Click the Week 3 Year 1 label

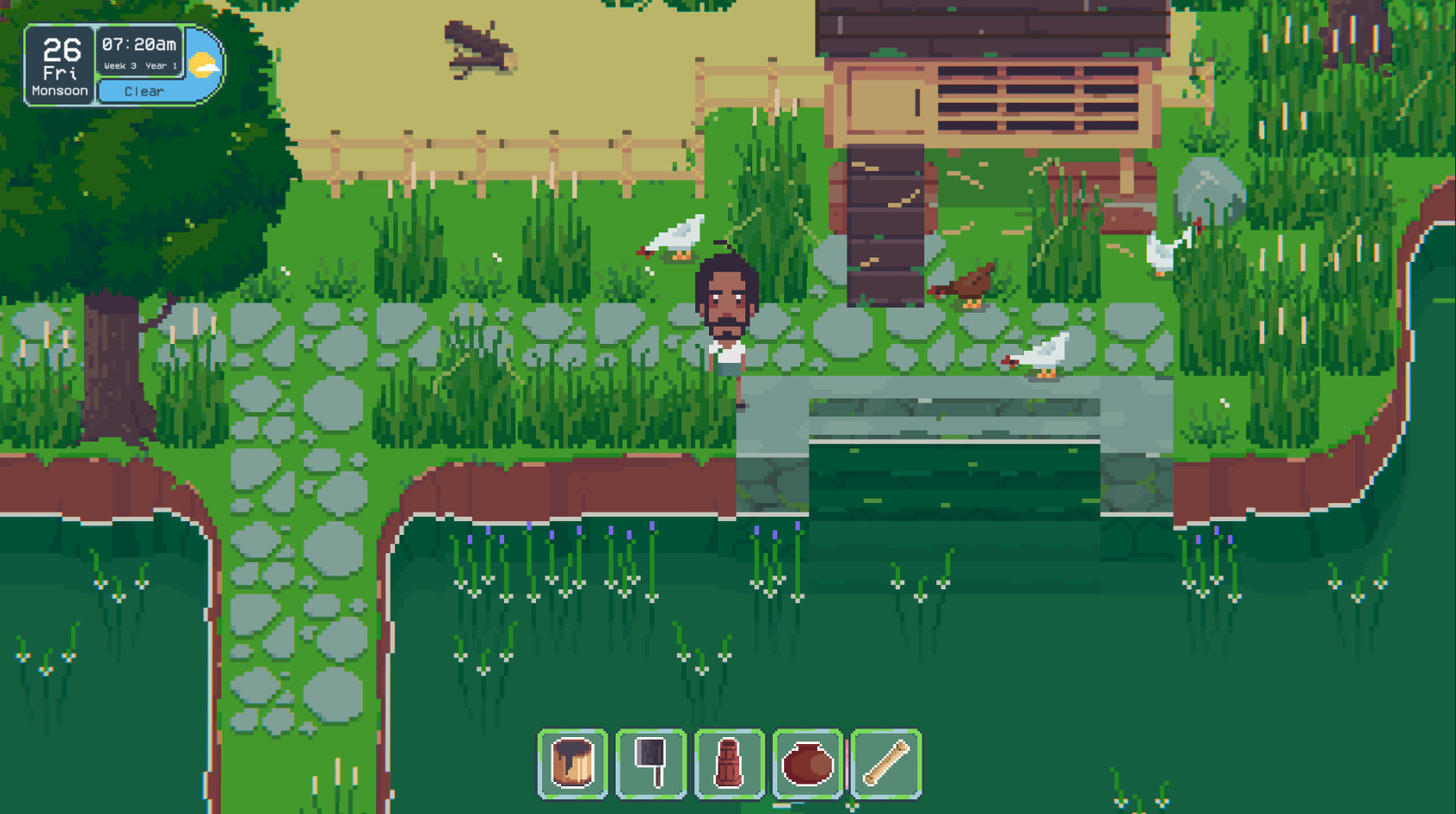(x=141, y=64)
